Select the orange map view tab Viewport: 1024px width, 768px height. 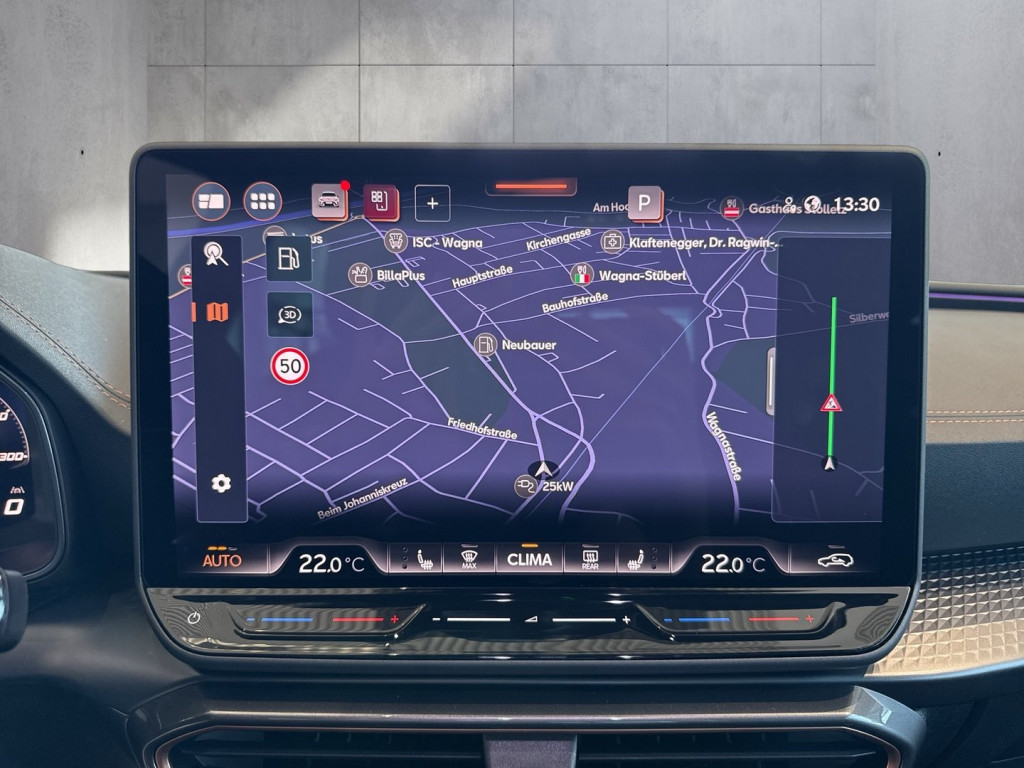[x=217, y=312]
